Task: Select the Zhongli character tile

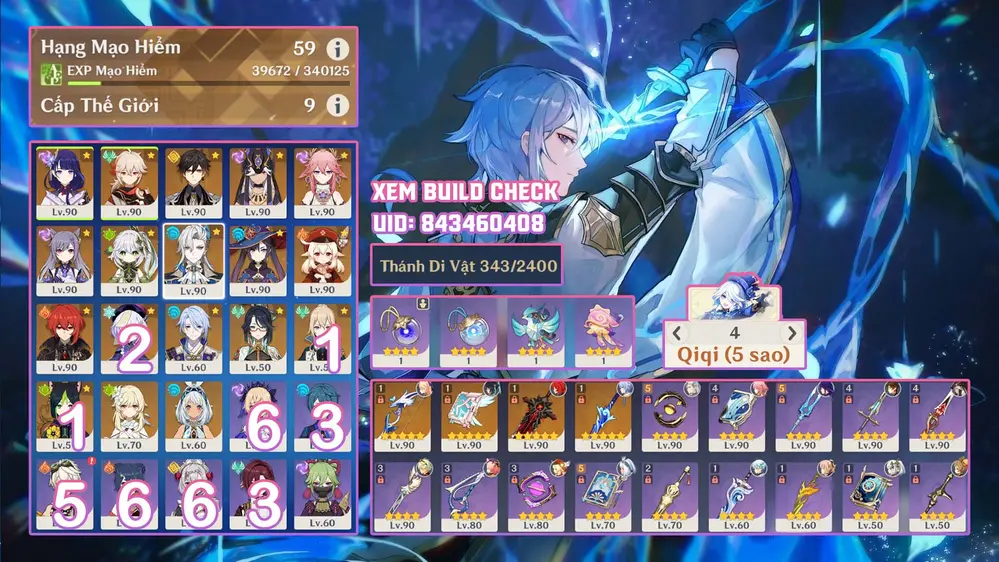Action: (x=193, y=183)
